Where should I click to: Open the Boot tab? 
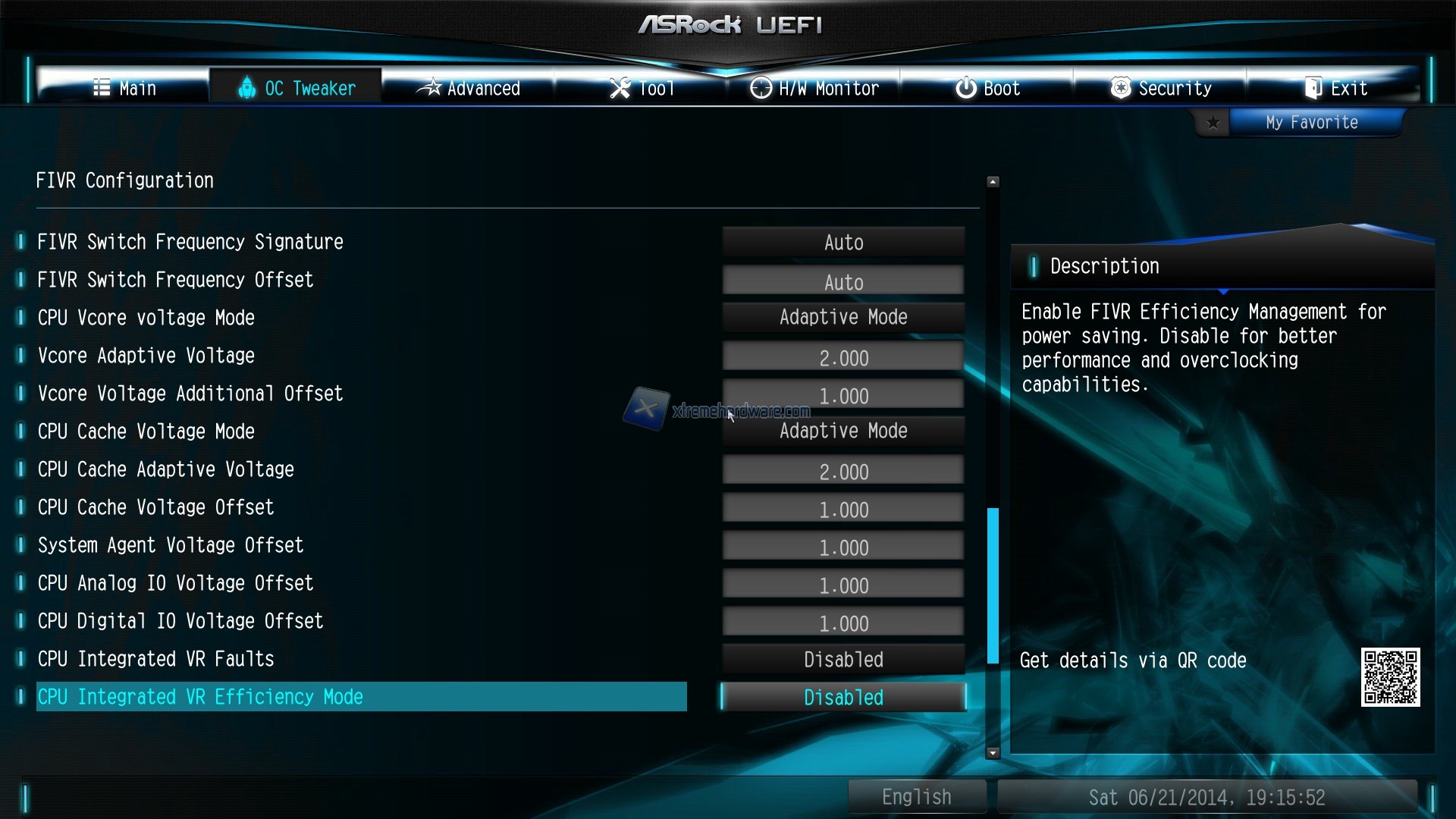[x=987, y=88]
